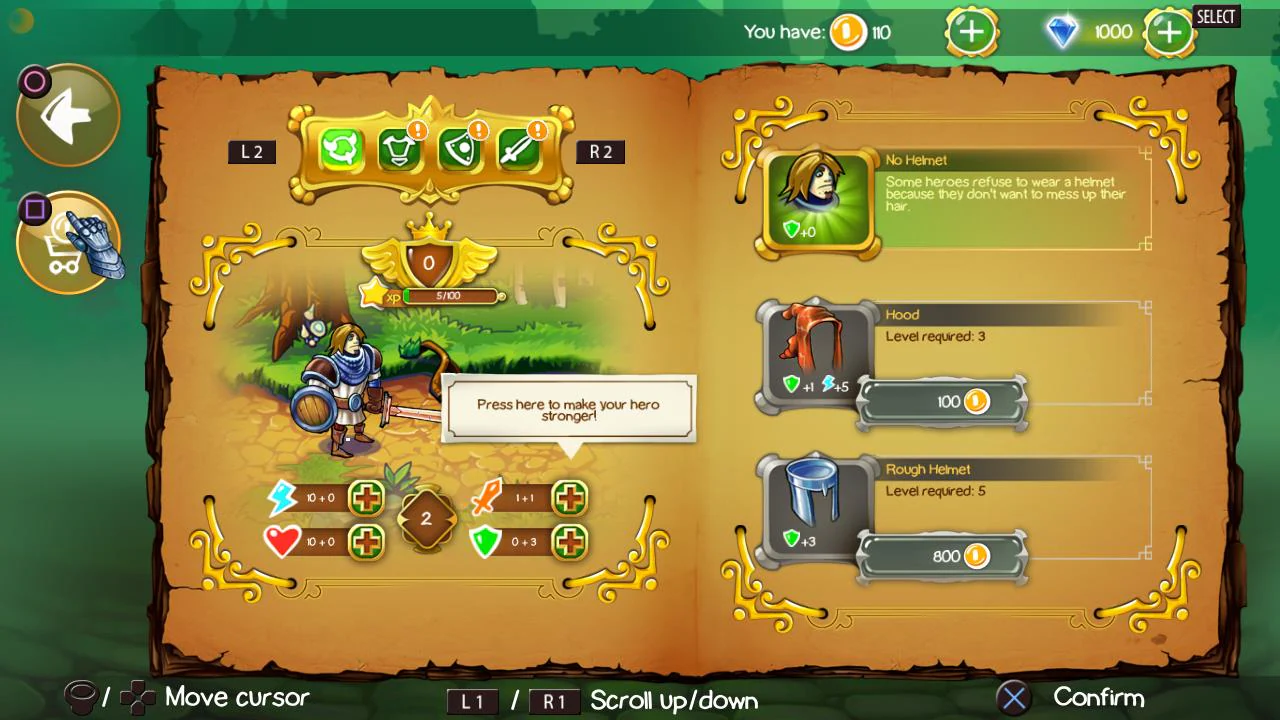Upgrade the health stat with its plus button
This screenshot has width=1280, height=720.
click(x=365, y=542)
